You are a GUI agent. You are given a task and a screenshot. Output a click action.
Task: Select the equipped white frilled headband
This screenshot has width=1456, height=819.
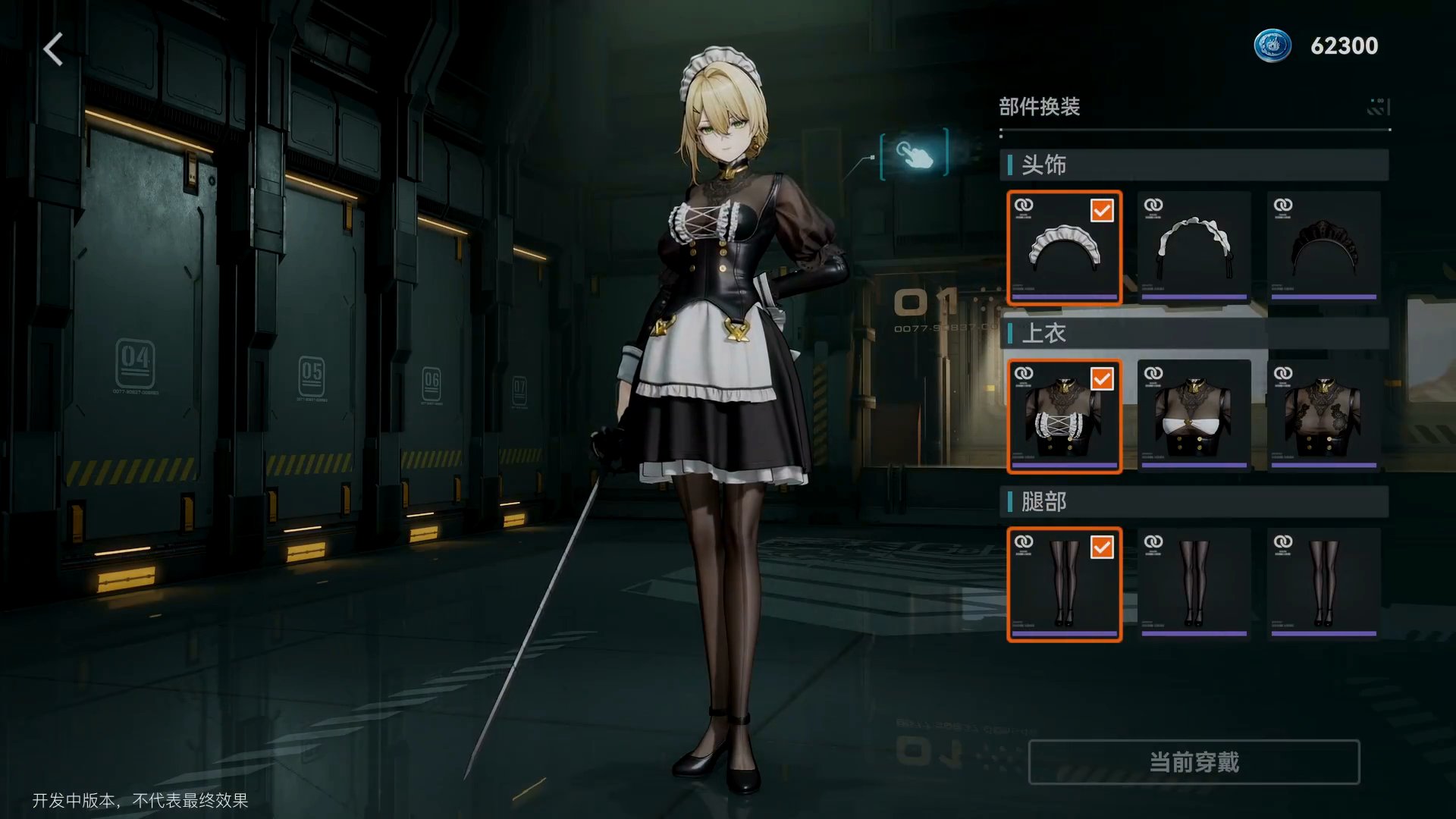point(1064,248)
